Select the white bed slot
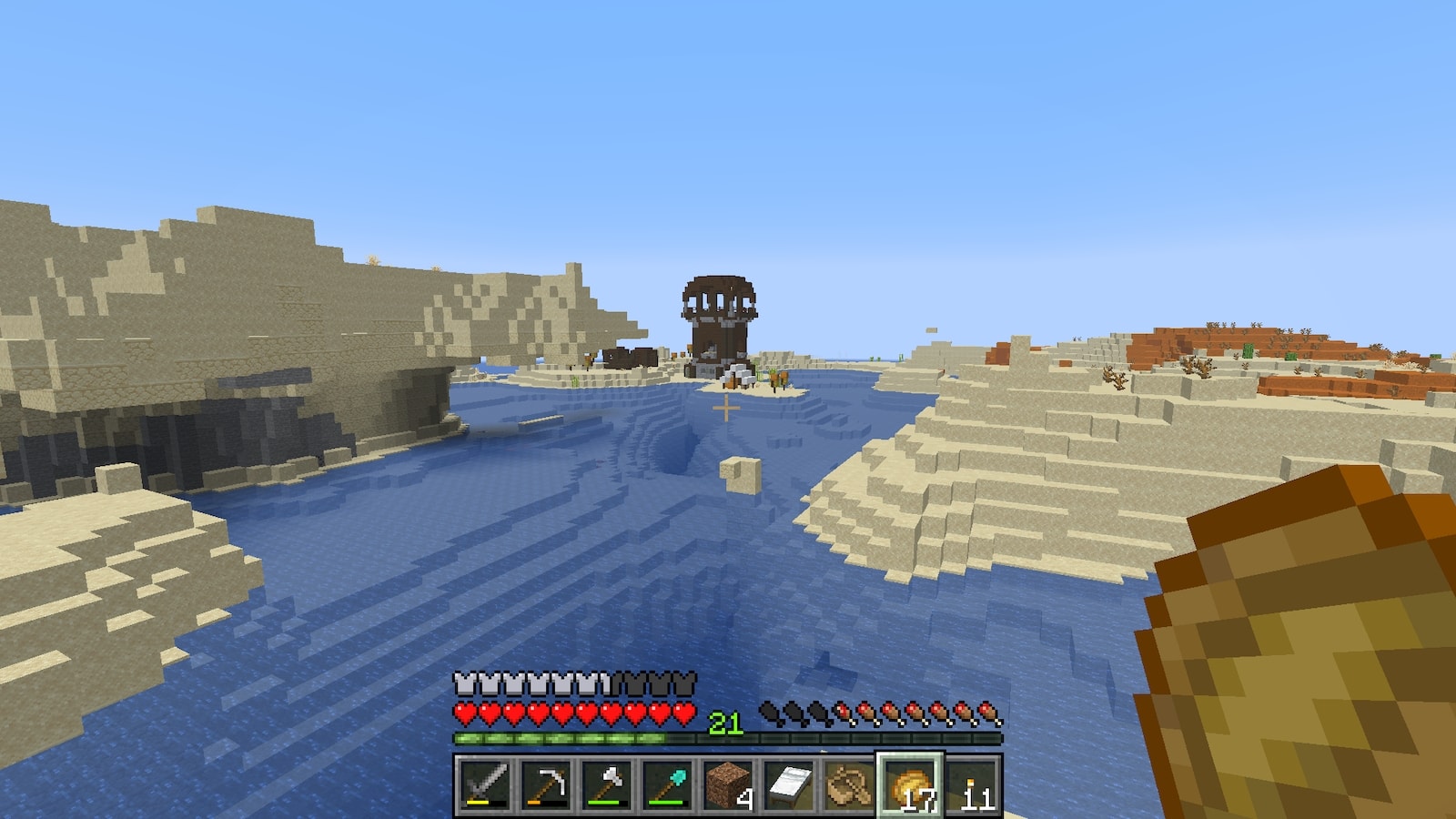The image size is (1456, 819). pyautogui.click(x=789, y=784)
